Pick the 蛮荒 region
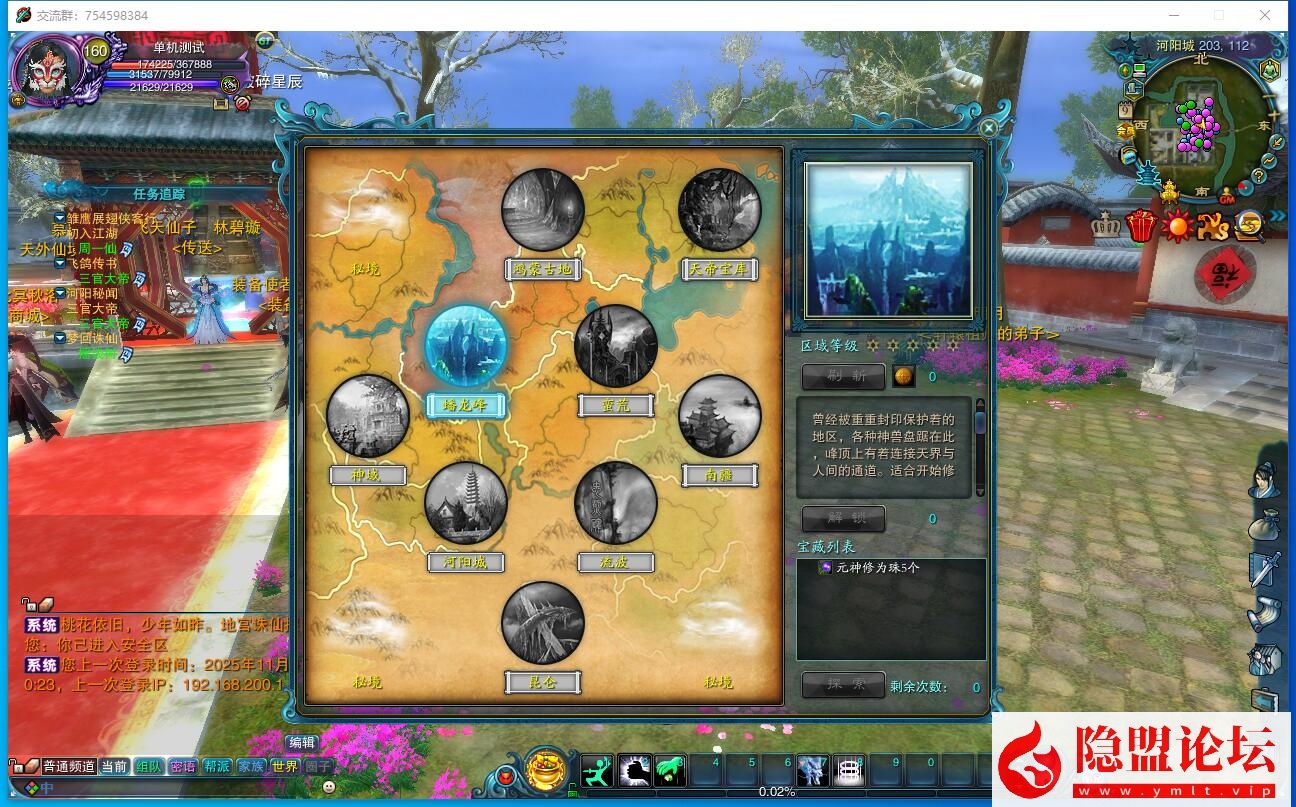The image size is (1296, 807). click(616, 346)
